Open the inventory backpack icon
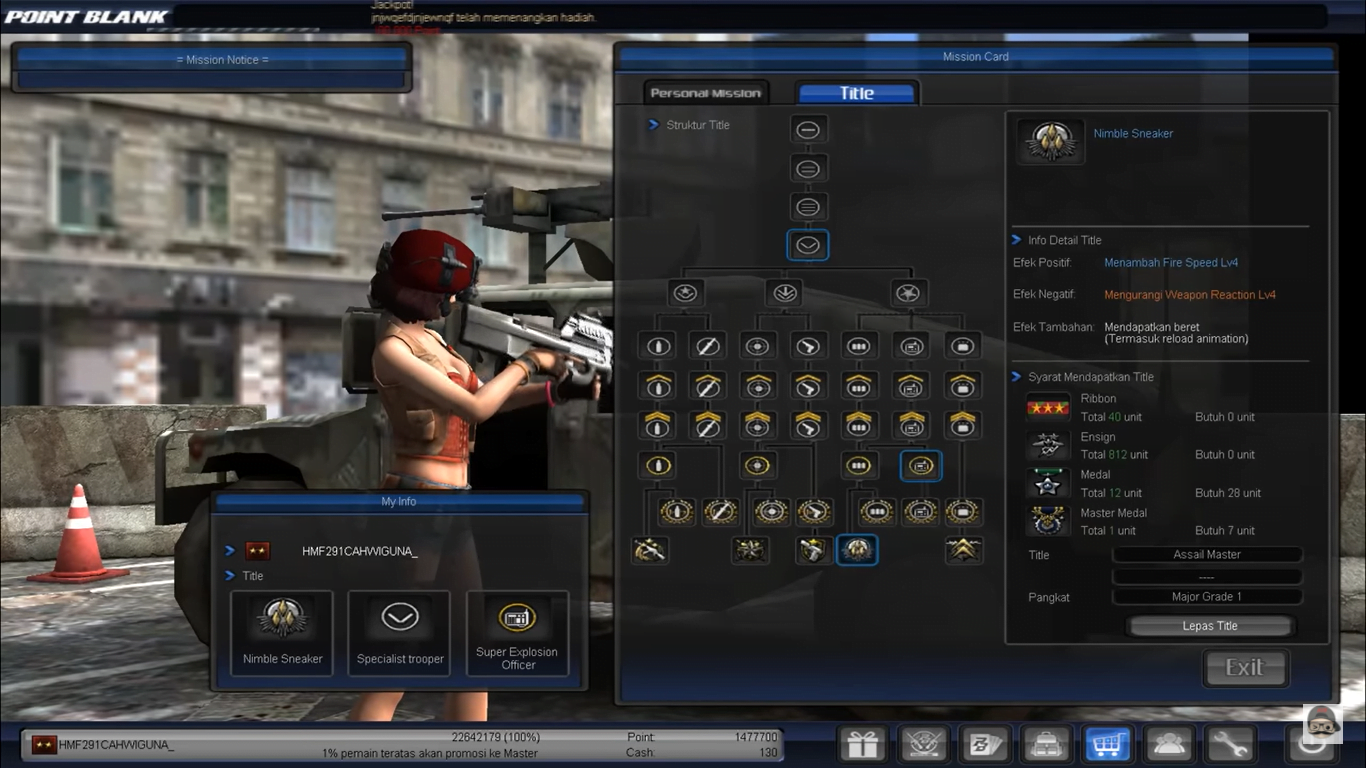The width and height of the screenshot is (1366, 768). coord(1046,744)
